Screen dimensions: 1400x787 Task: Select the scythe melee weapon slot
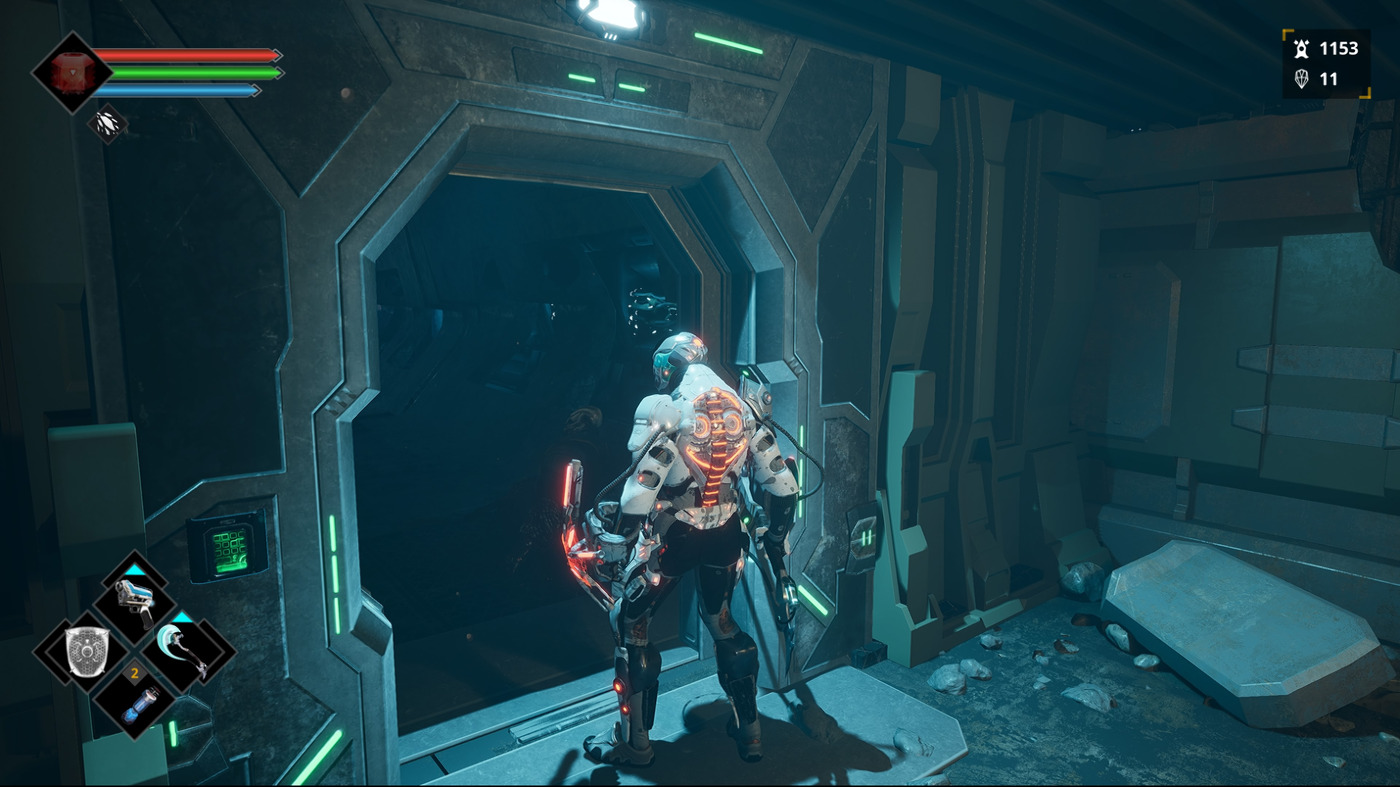coord(184,652)
